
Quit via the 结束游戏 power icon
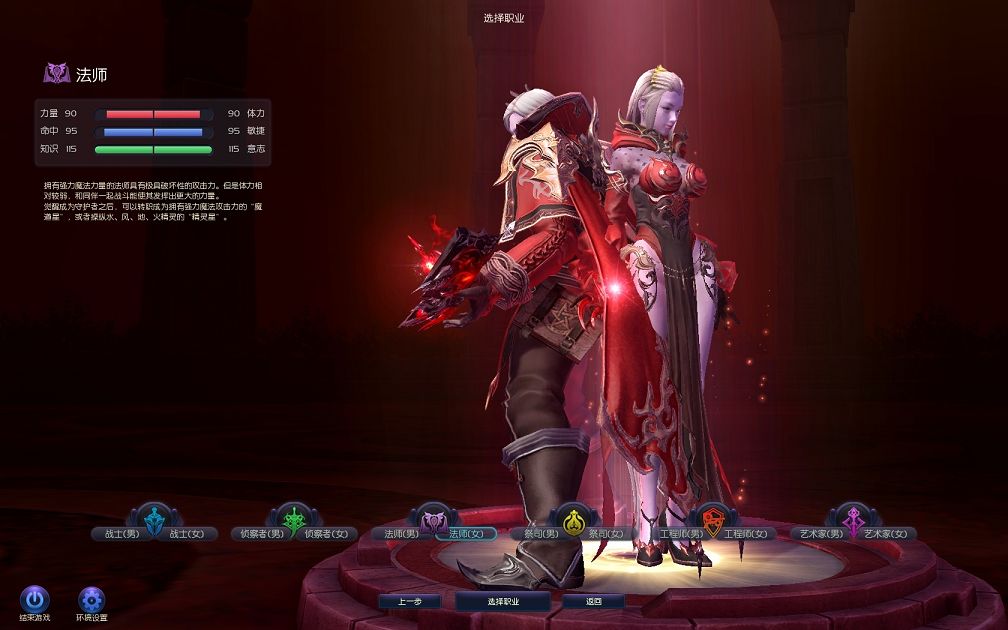click(x=35, y=599)
